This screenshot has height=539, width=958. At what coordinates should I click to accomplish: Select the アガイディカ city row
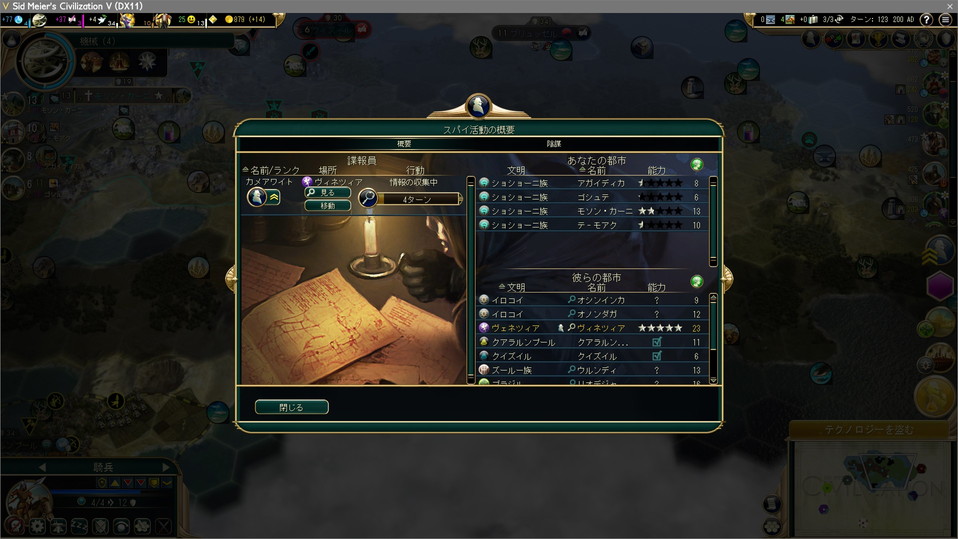point(595,183)
